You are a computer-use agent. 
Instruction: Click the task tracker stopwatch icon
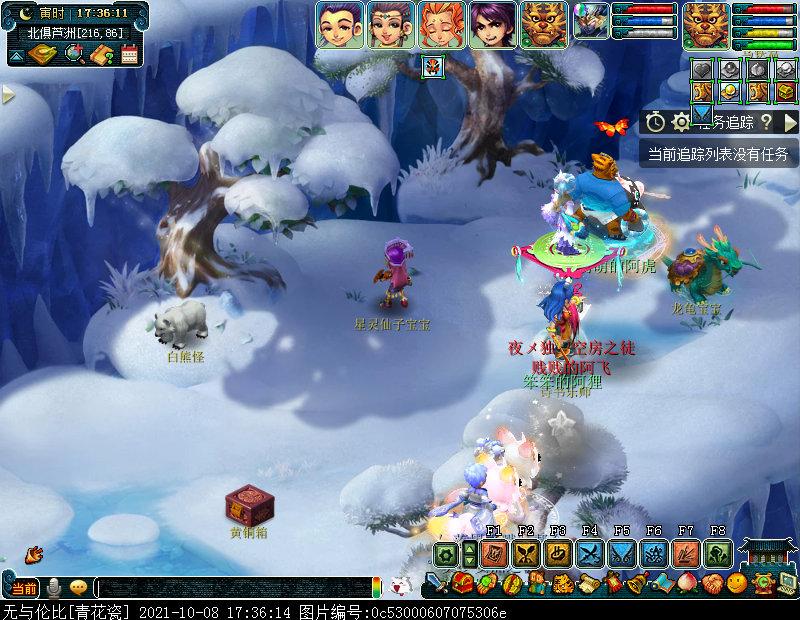655,122
